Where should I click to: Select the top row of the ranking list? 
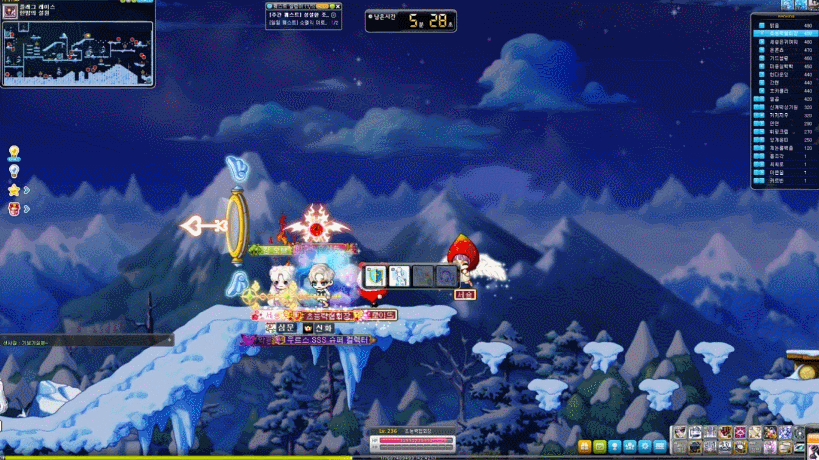click(x=784, y=25)
